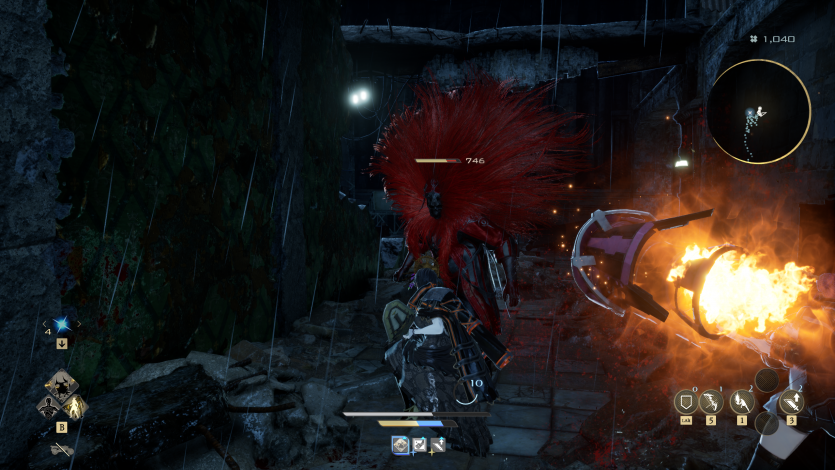Viewport: 835px width, 470px height.
Task: Use the glowing blue star item
Action: coord(62,324)
